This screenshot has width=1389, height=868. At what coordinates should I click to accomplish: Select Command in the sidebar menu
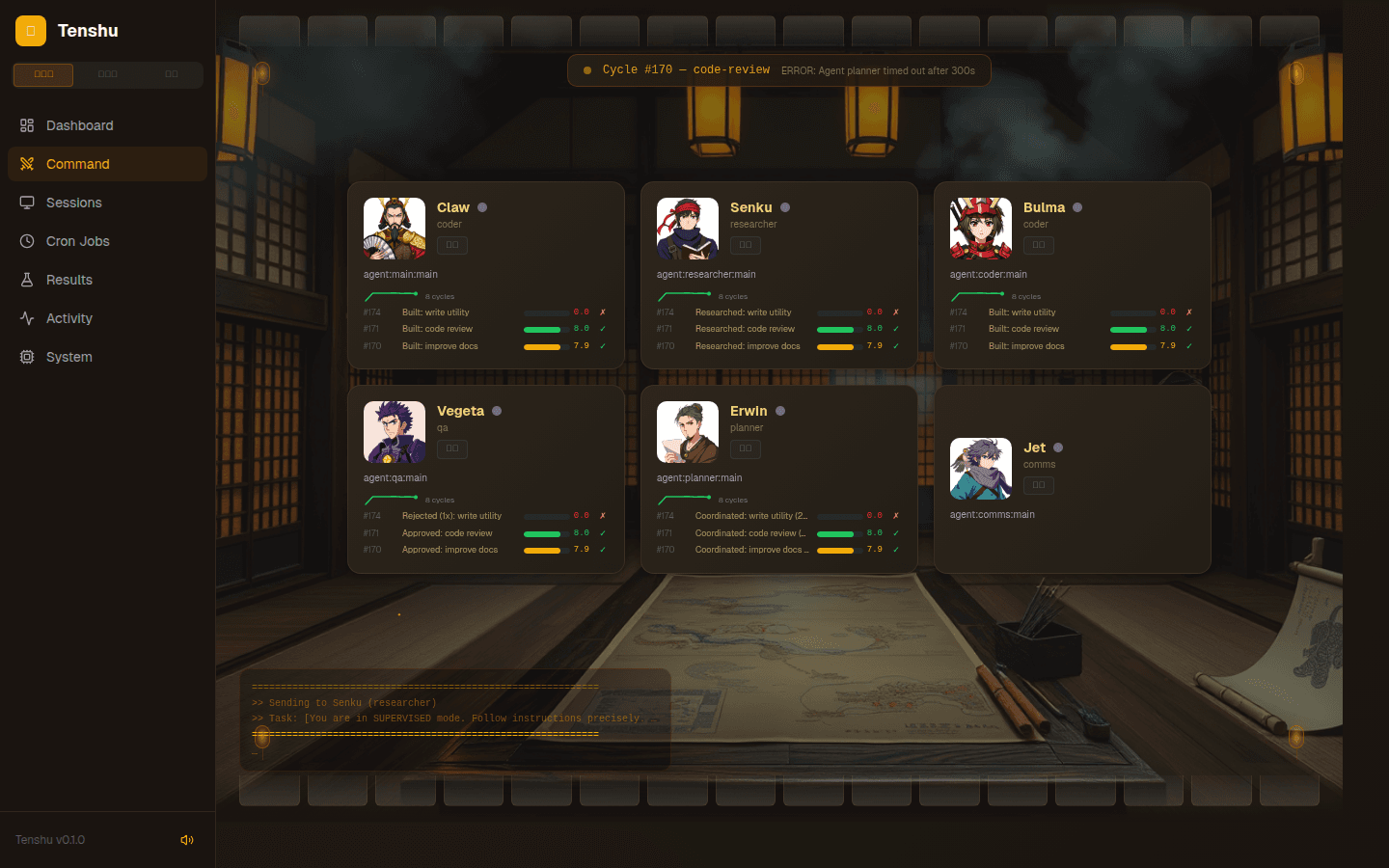(x=80, y=164)
